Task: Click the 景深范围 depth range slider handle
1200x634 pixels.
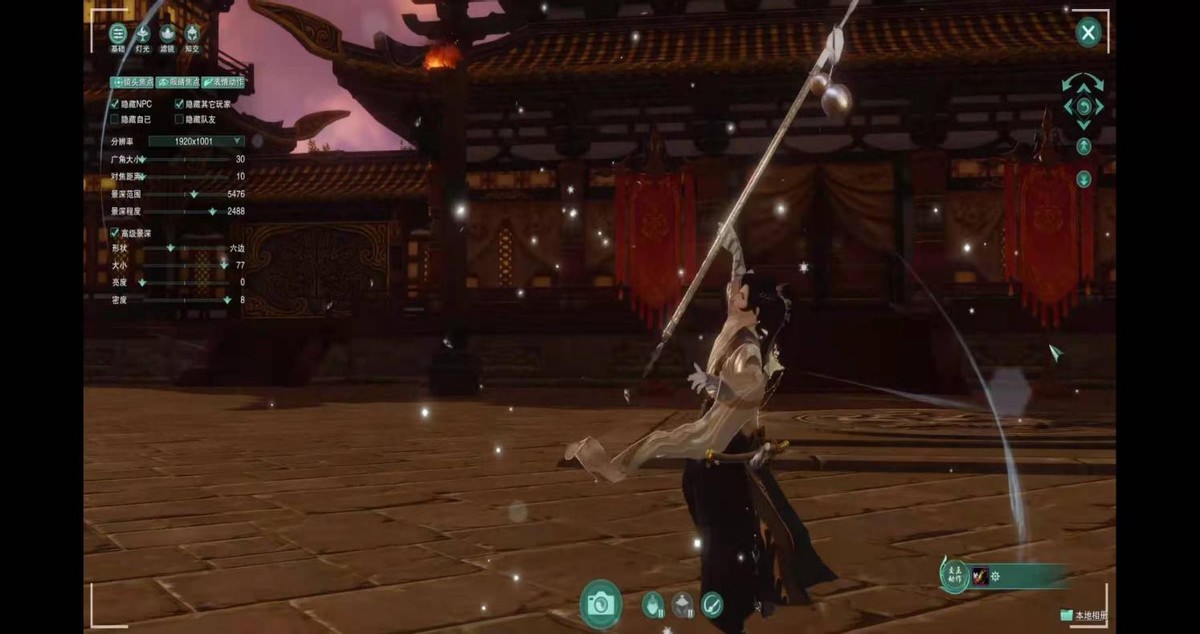Action: pos(193,194)
